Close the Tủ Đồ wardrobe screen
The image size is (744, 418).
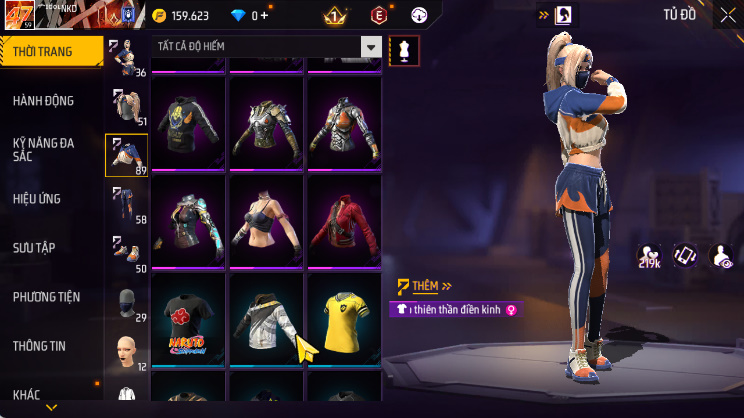tap(727, 15)
